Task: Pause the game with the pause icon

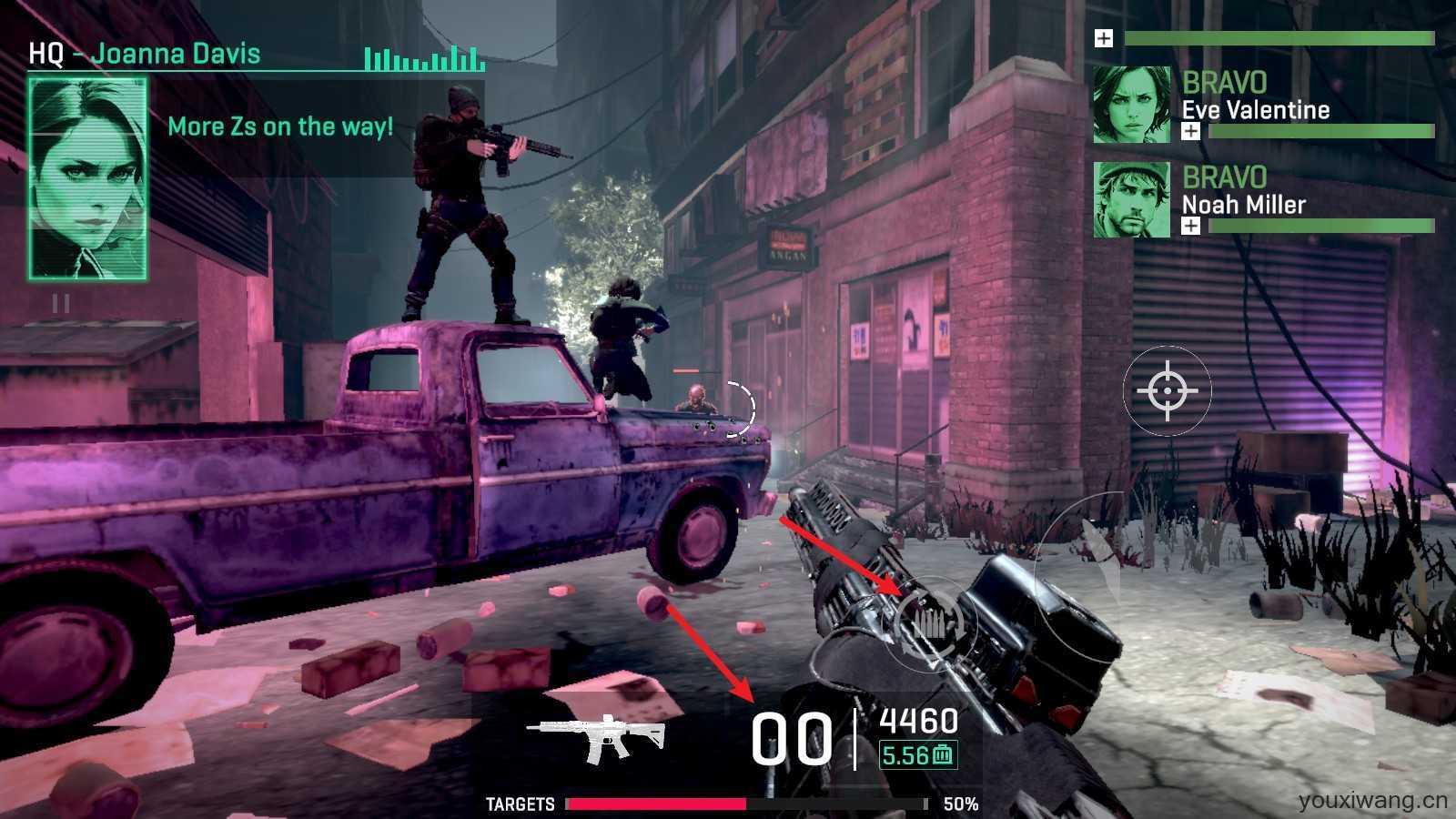Action: (x=61, y=303)
